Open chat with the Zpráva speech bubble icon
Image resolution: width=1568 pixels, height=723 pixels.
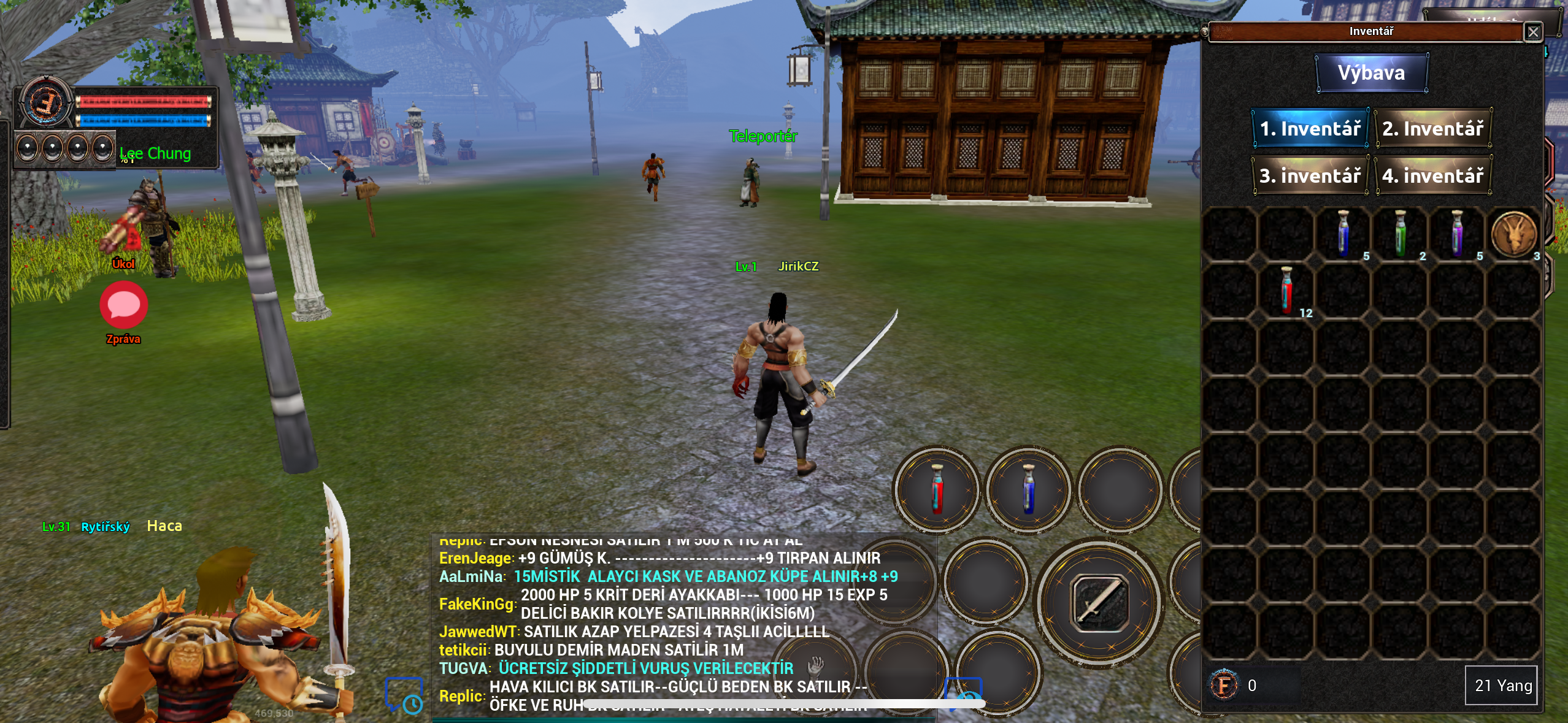(x=123, y=305)
